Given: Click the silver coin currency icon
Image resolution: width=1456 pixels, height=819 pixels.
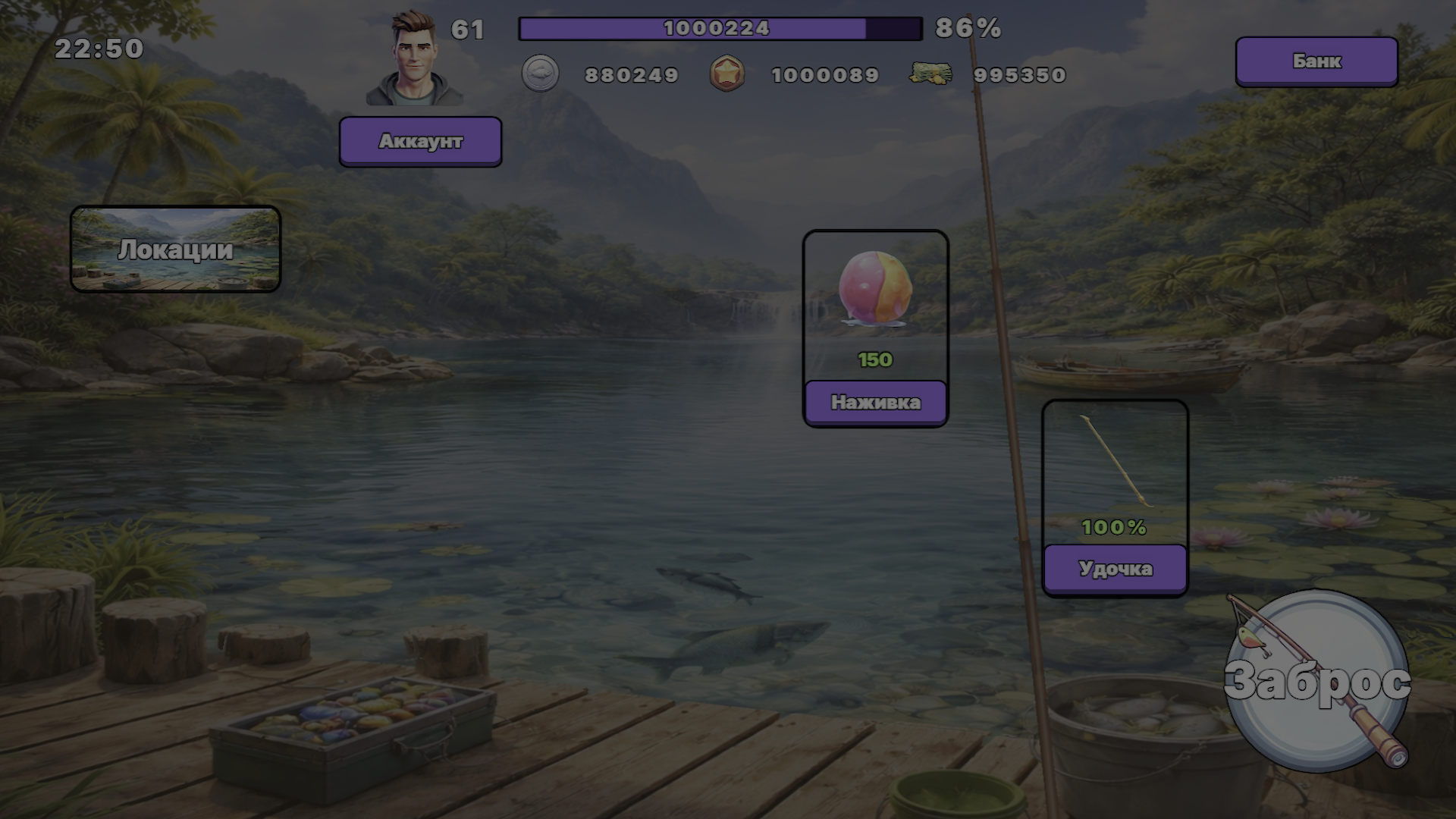Looking at the screenshot, I should (541, 74).
